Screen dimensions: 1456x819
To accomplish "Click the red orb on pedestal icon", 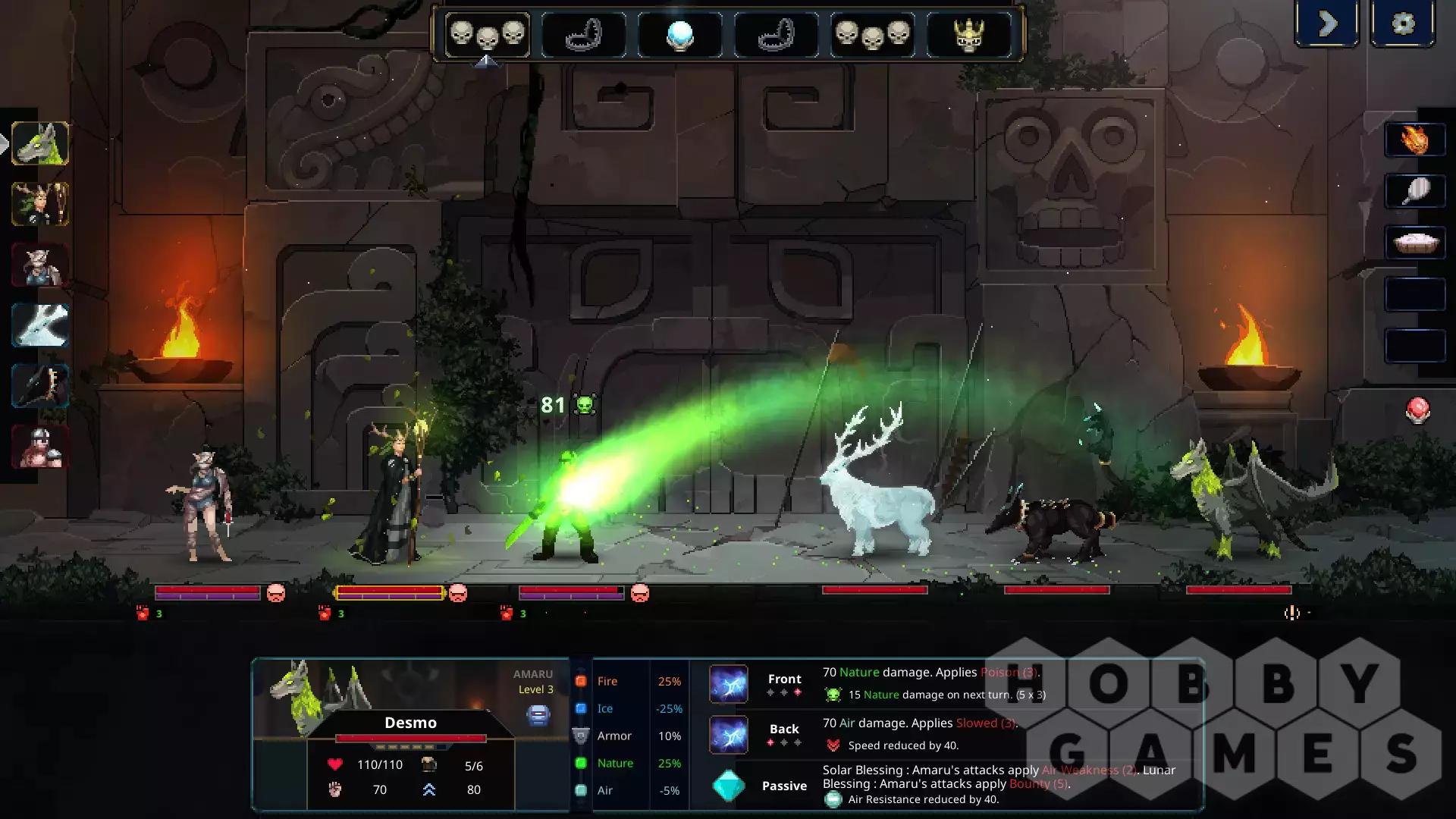I will [1418, 409].
